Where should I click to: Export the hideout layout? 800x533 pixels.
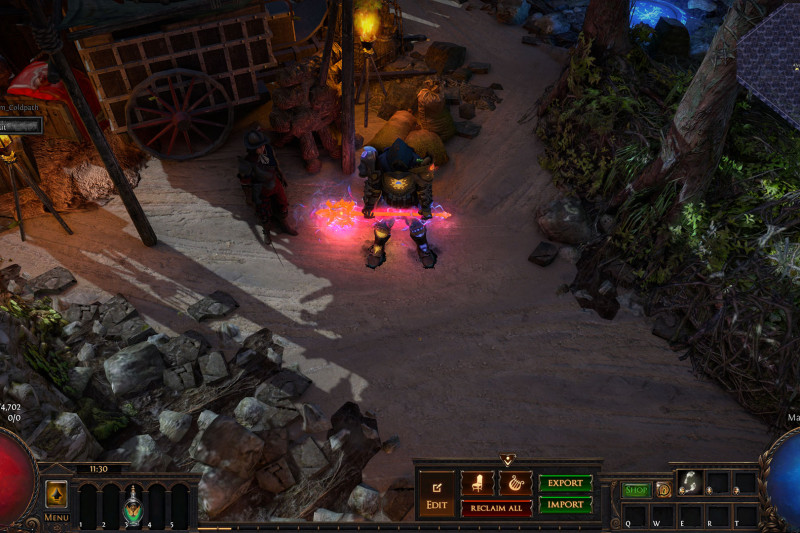[x=565, y=483]
